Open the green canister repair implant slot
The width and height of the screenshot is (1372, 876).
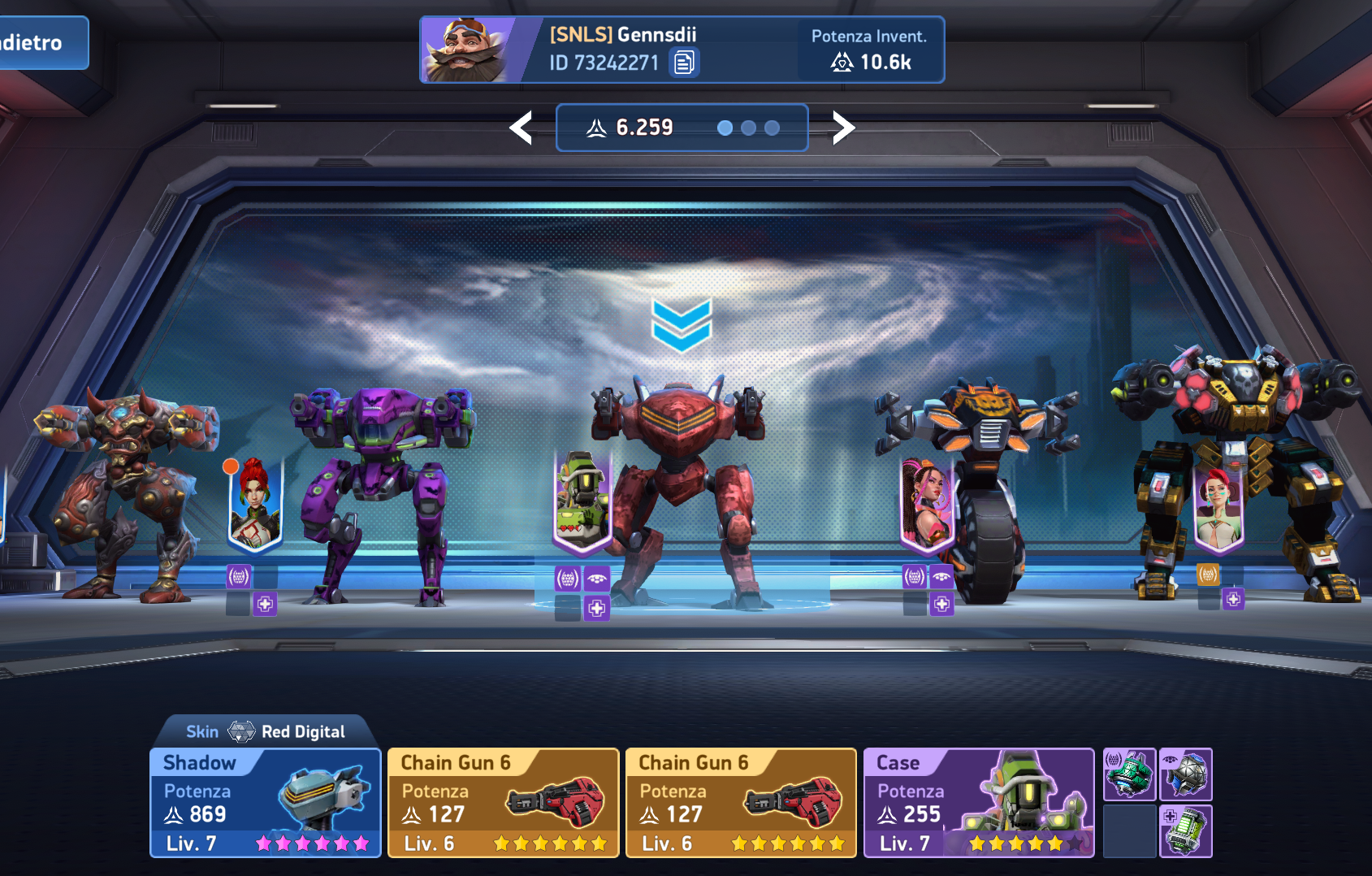coord(1186,831)
